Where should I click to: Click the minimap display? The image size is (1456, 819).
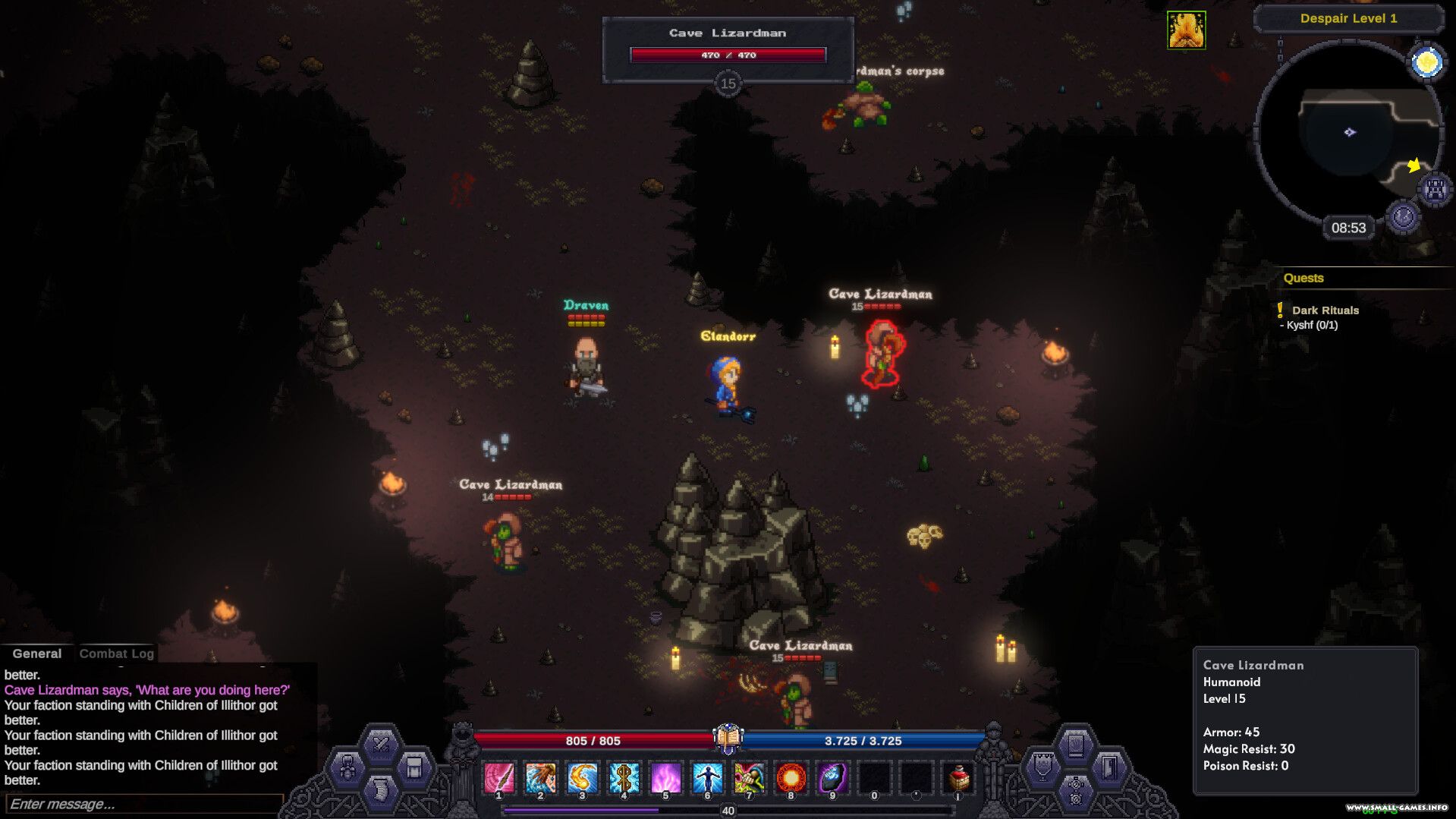pyautogui.click(x=1348, y=133)
